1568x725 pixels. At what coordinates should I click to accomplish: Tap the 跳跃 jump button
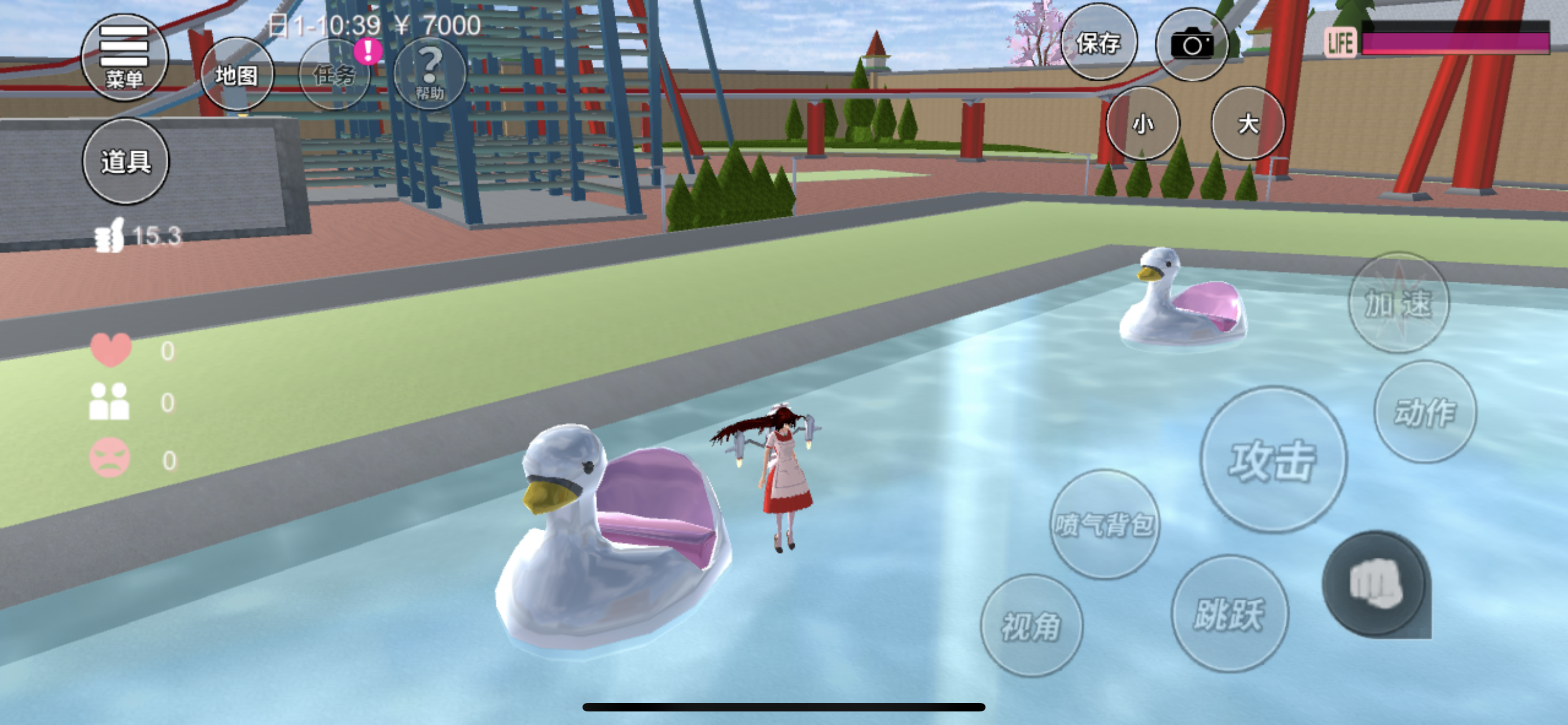coord(1229,613)
